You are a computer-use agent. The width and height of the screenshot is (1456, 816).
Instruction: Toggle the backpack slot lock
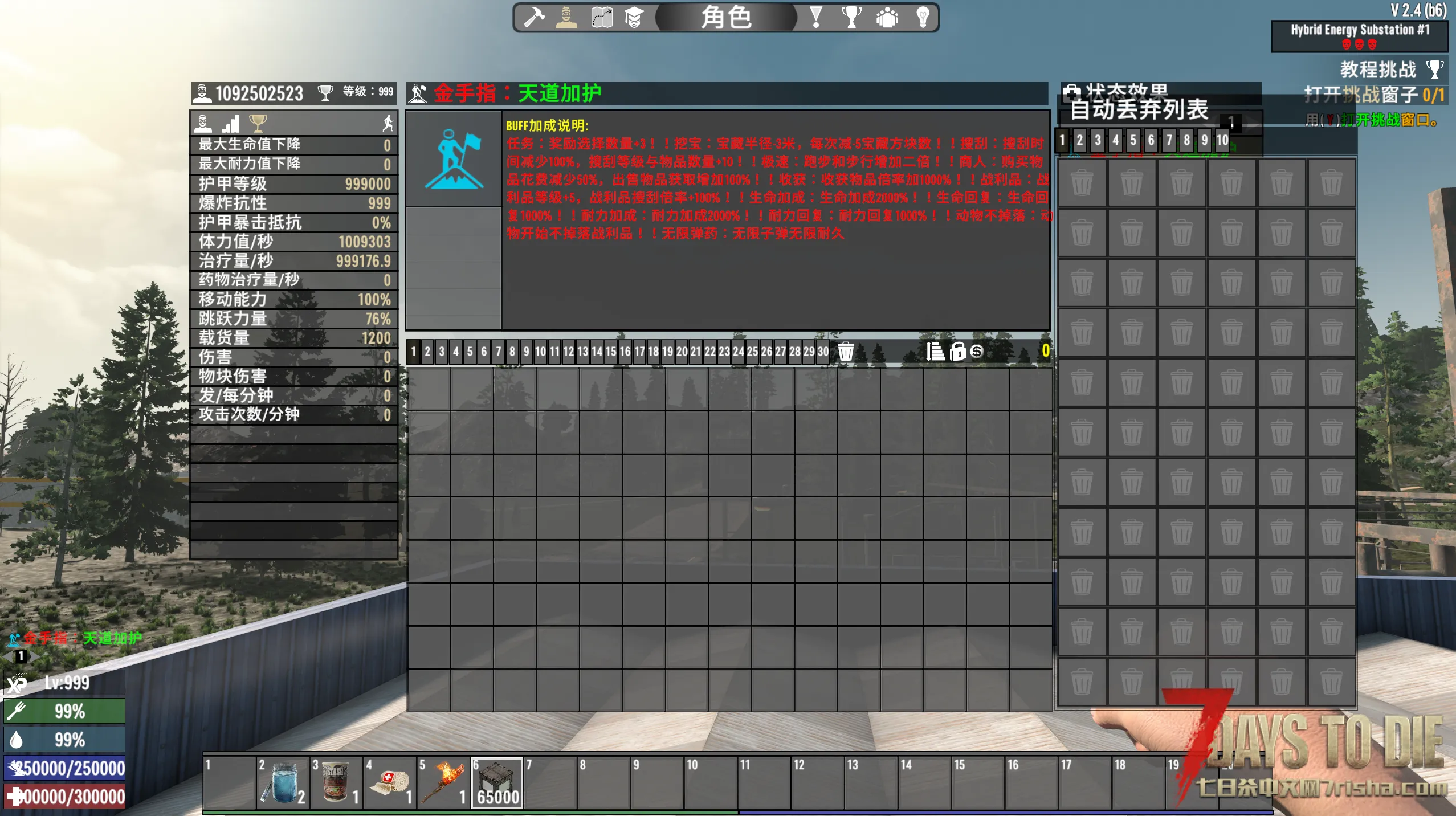tap(958, 352)
